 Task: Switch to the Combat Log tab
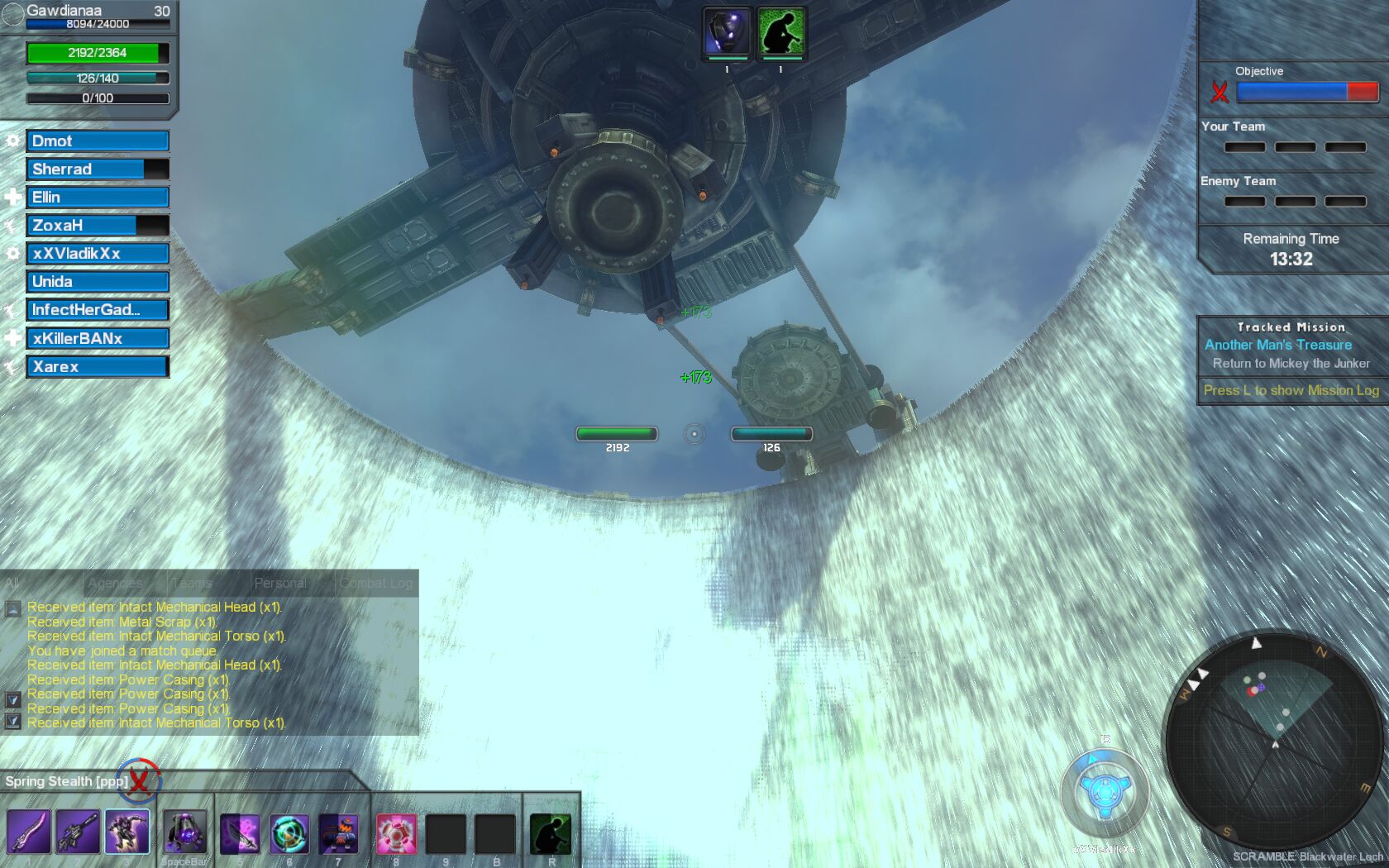pos(376,583)
